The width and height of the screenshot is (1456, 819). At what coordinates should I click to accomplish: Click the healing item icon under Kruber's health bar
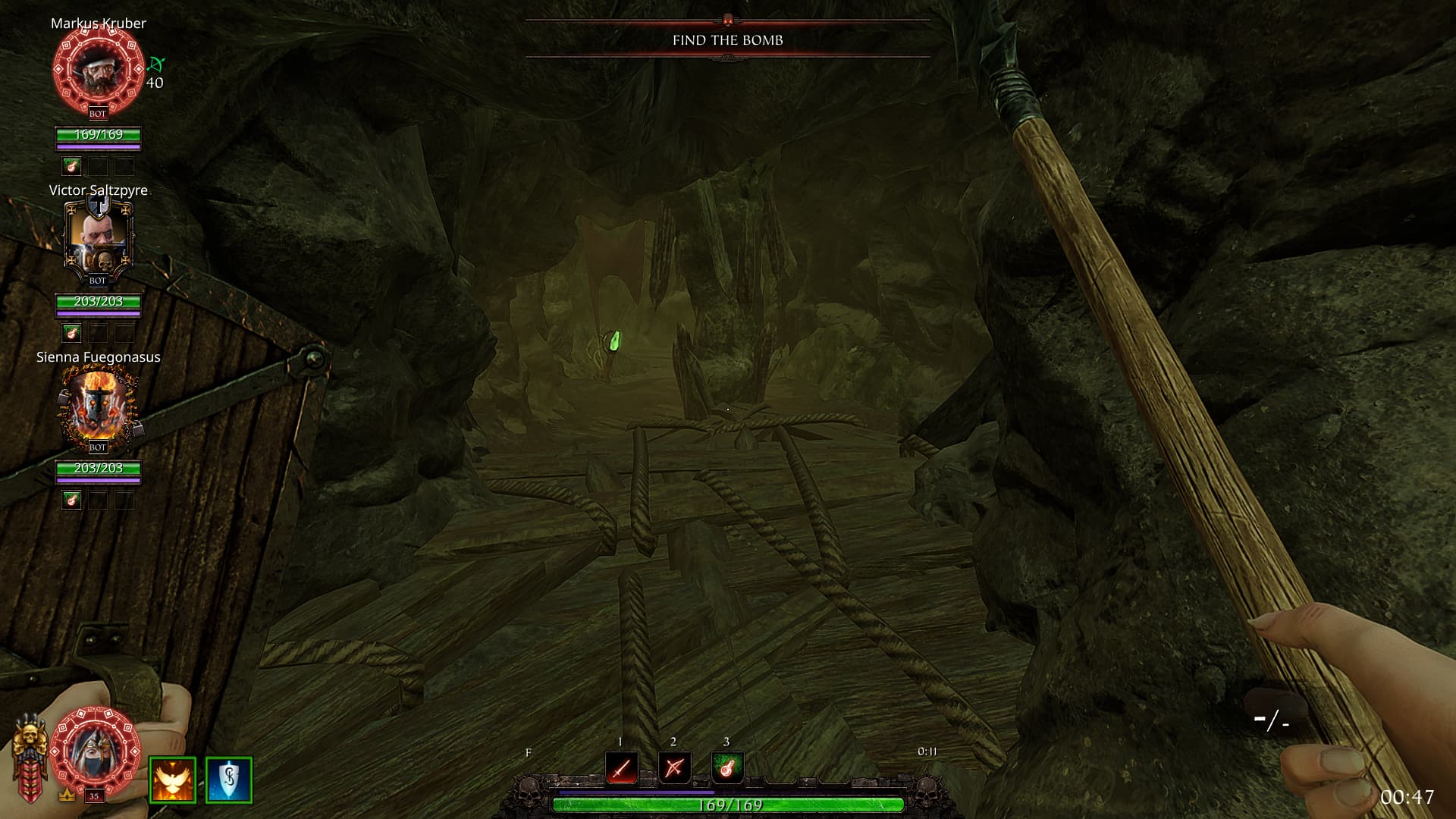tap(71, 165)
